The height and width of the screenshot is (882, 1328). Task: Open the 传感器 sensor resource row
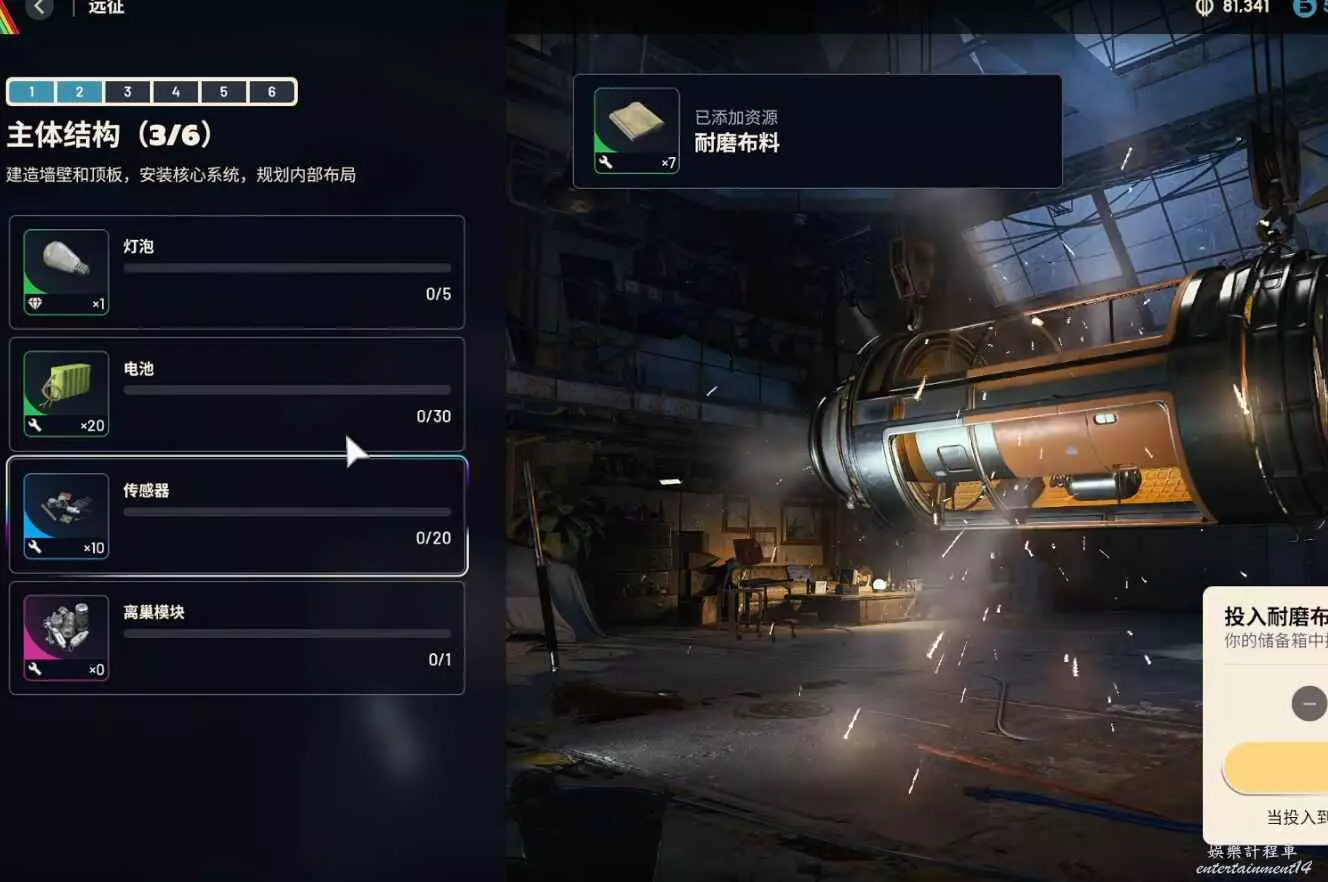click(237, 516)
